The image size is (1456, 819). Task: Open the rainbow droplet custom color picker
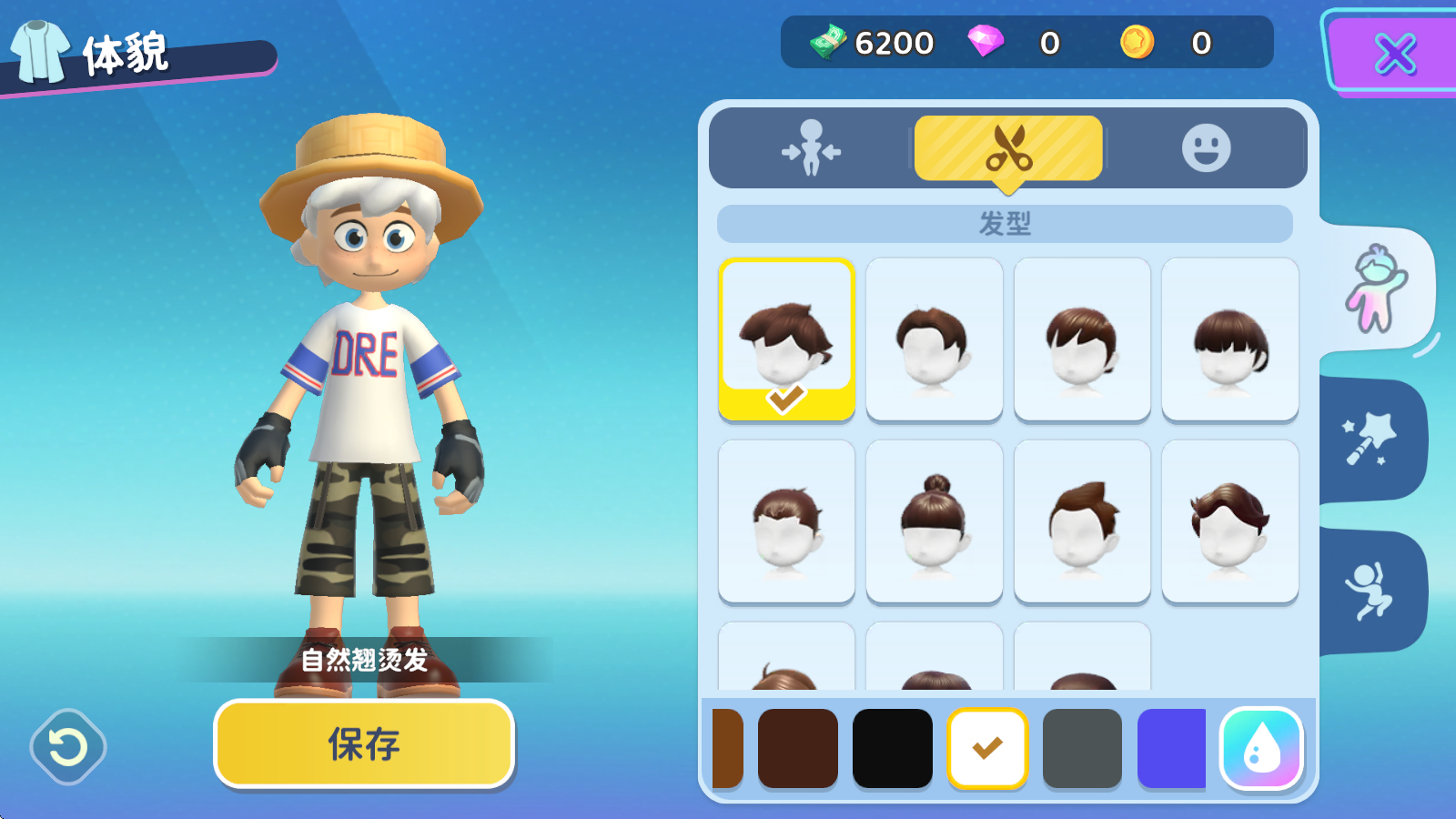point(1260,749)
